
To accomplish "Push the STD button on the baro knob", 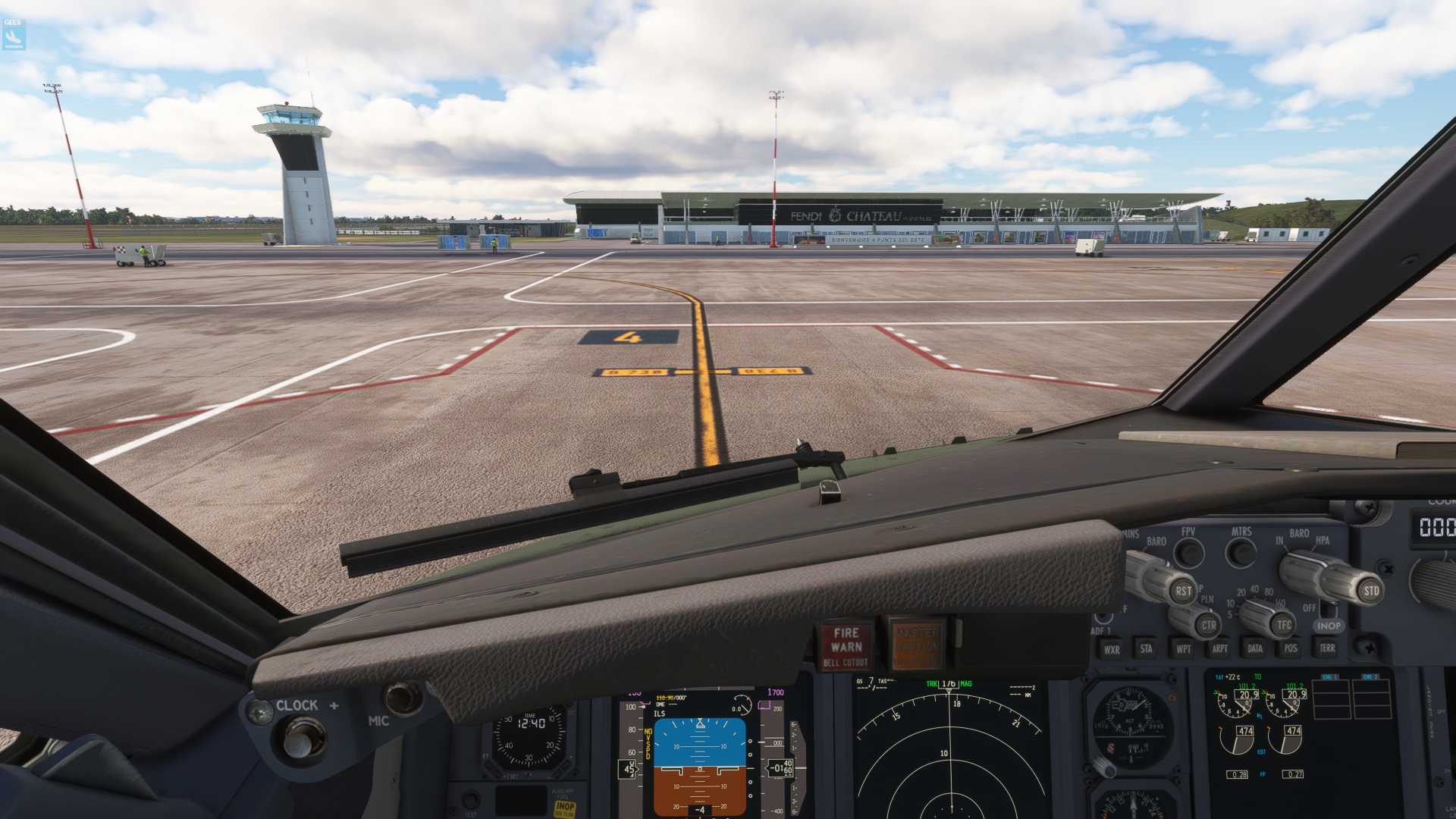I will click(x=1370, y=591).
